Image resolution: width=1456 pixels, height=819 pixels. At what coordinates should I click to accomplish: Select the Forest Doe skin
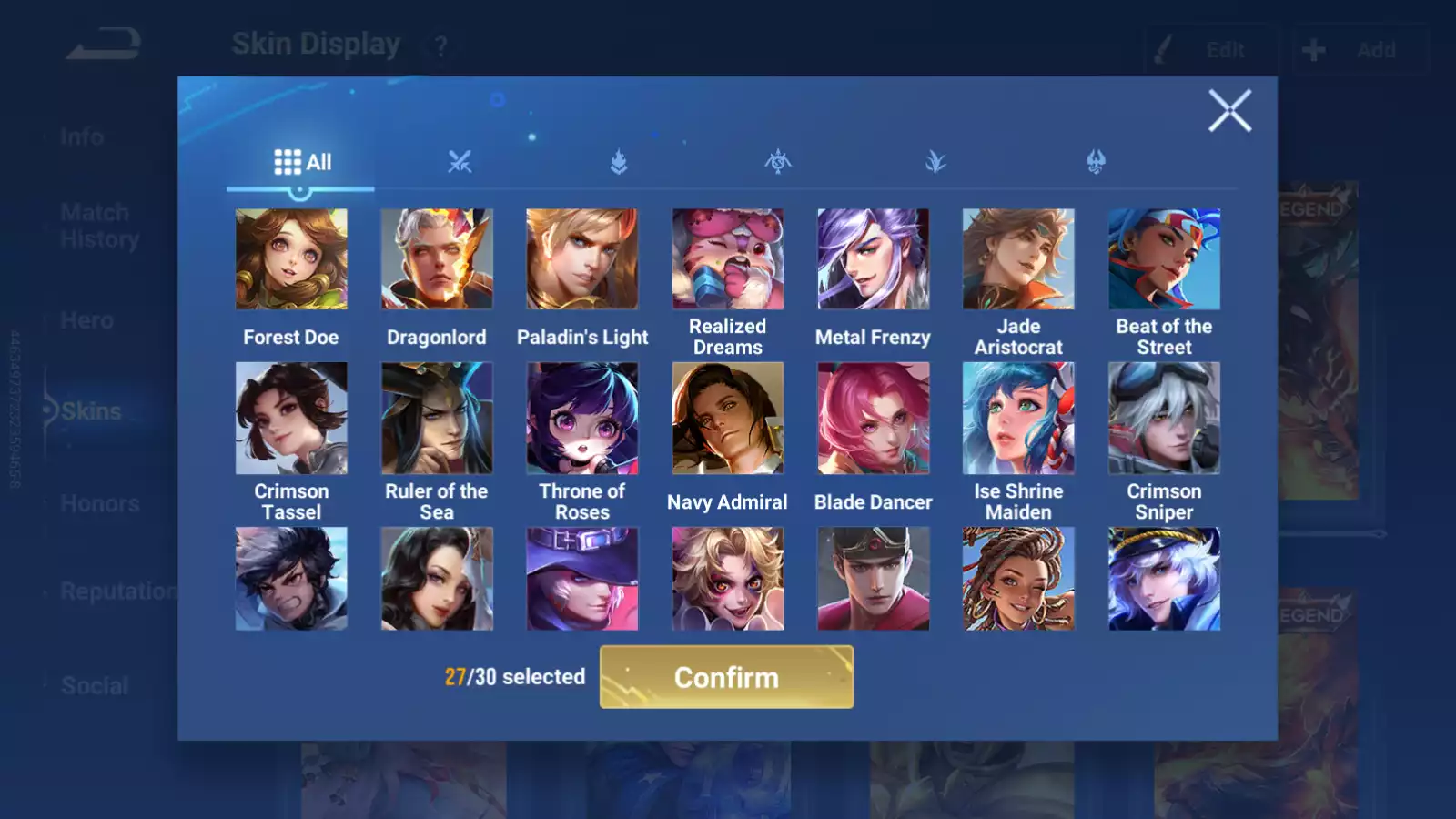pos(291,259)
